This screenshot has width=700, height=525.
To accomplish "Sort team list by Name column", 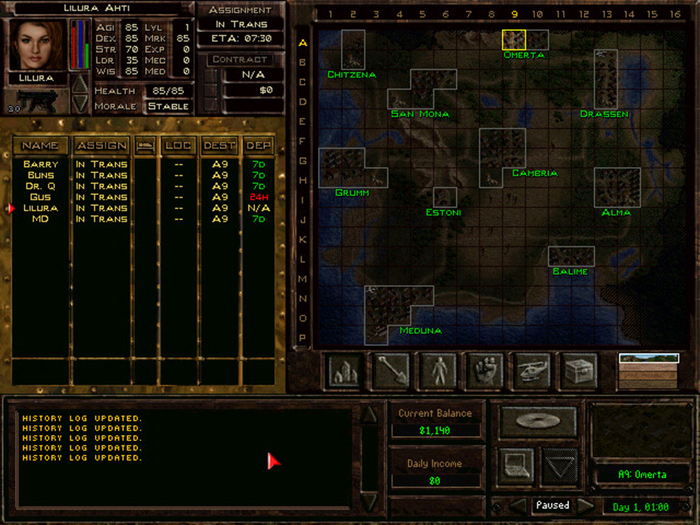I will 41,146.
